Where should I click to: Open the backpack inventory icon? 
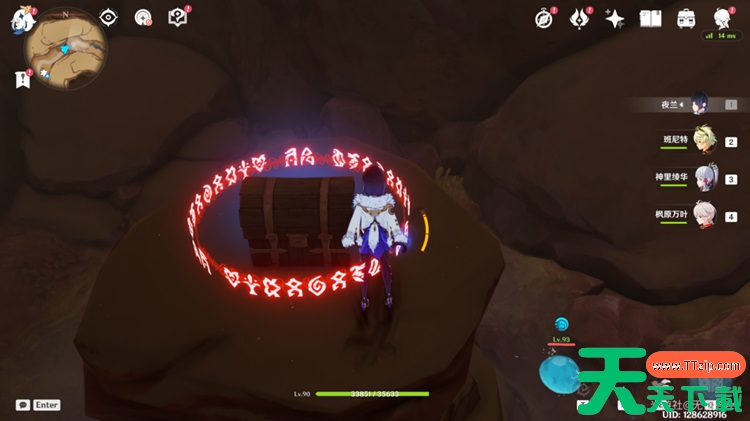click(686, 18)
